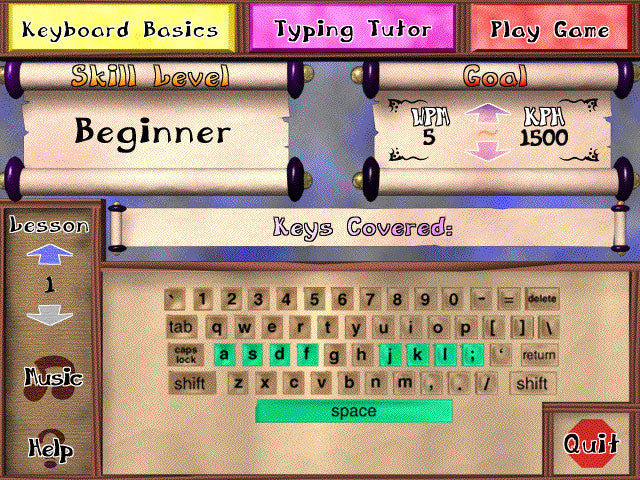Viewport: 640px width, 480px height.
Task: Increase the lesson number with blue up arrow
Action: [49, 257]
